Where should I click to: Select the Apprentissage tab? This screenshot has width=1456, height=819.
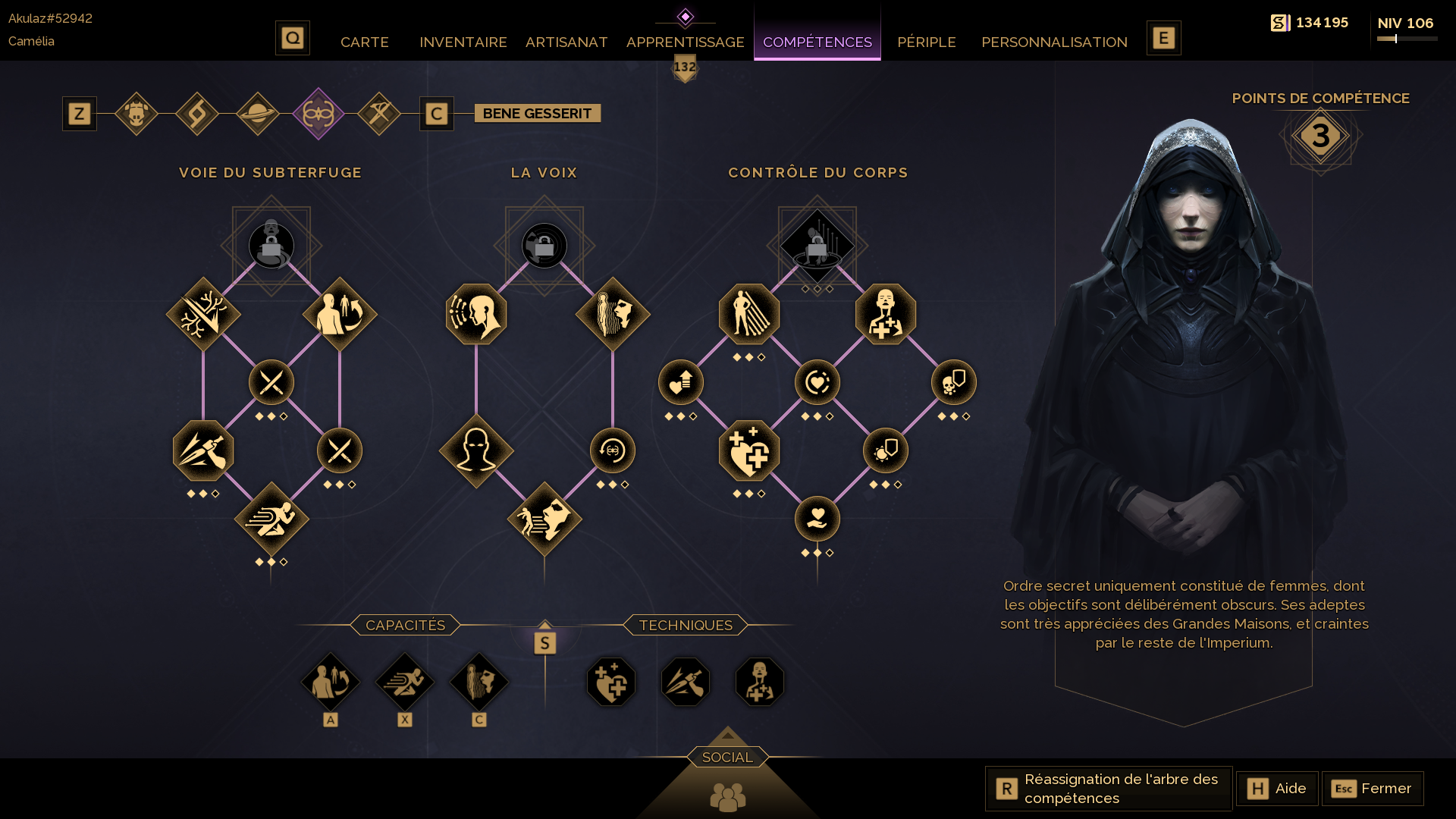[685, 42]
